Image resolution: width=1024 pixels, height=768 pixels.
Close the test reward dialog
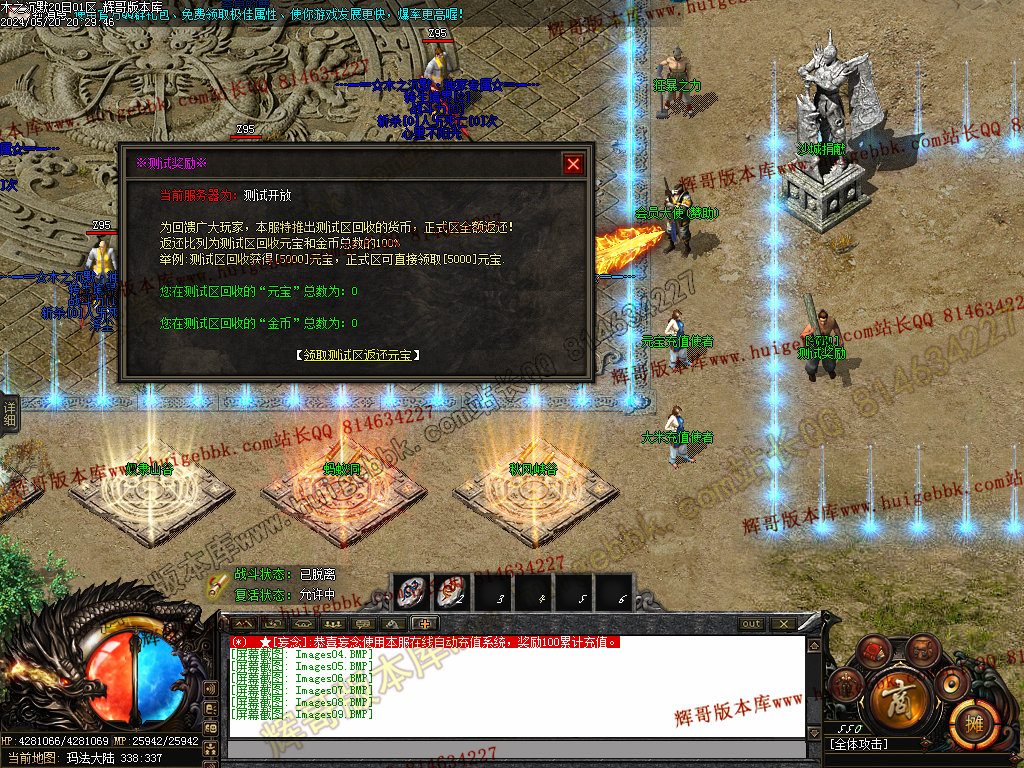573,164
